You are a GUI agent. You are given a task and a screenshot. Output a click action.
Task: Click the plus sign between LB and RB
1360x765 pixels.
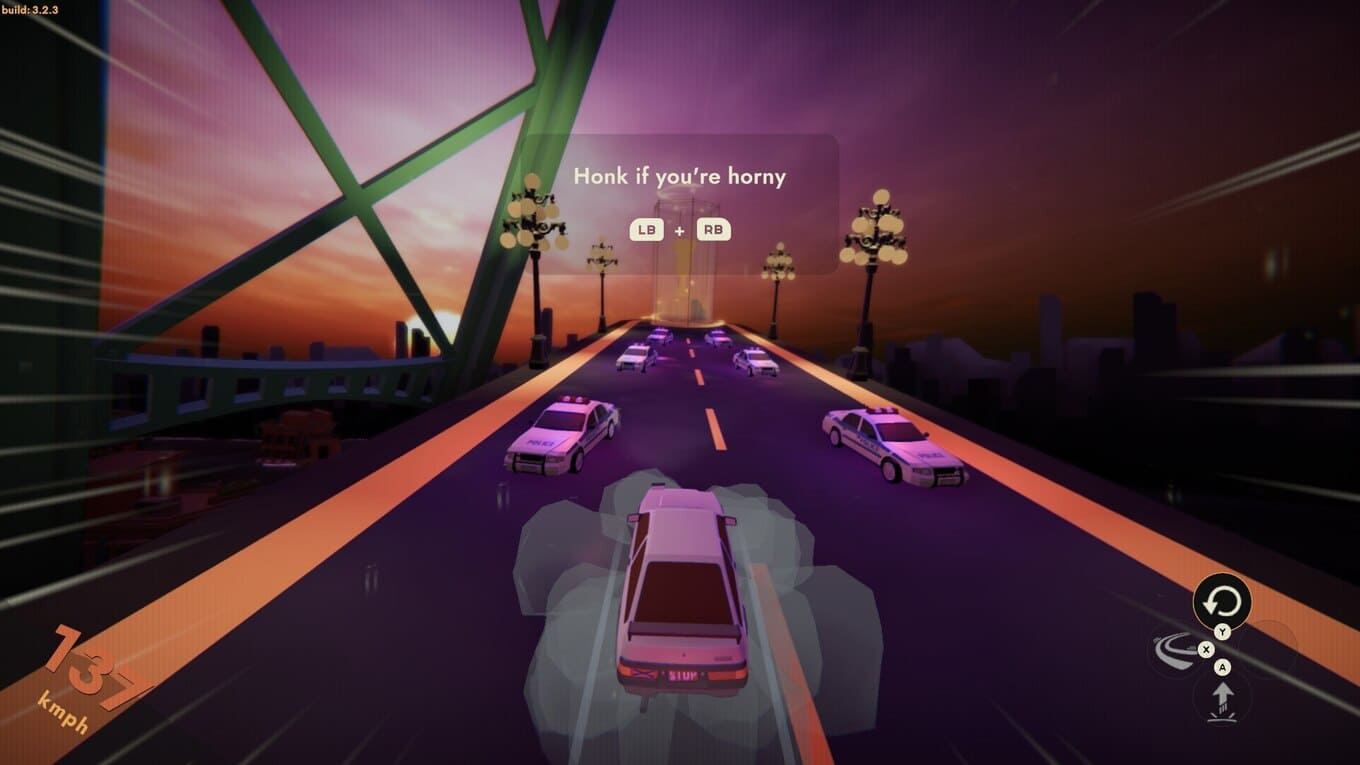[x=679, y=229]
